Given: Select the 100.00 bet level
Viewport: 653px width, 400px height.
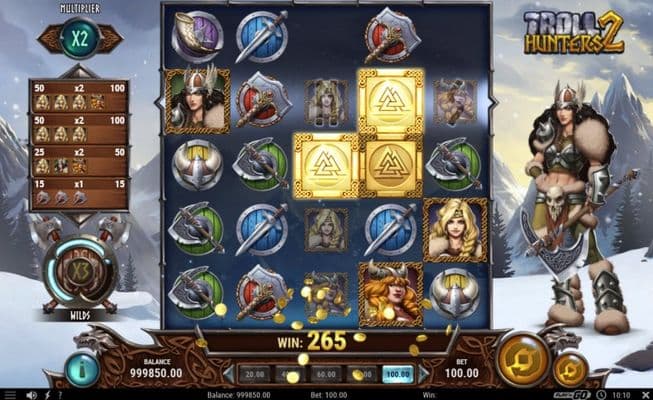Looking at the screenshot, I should tap(399, 374).
